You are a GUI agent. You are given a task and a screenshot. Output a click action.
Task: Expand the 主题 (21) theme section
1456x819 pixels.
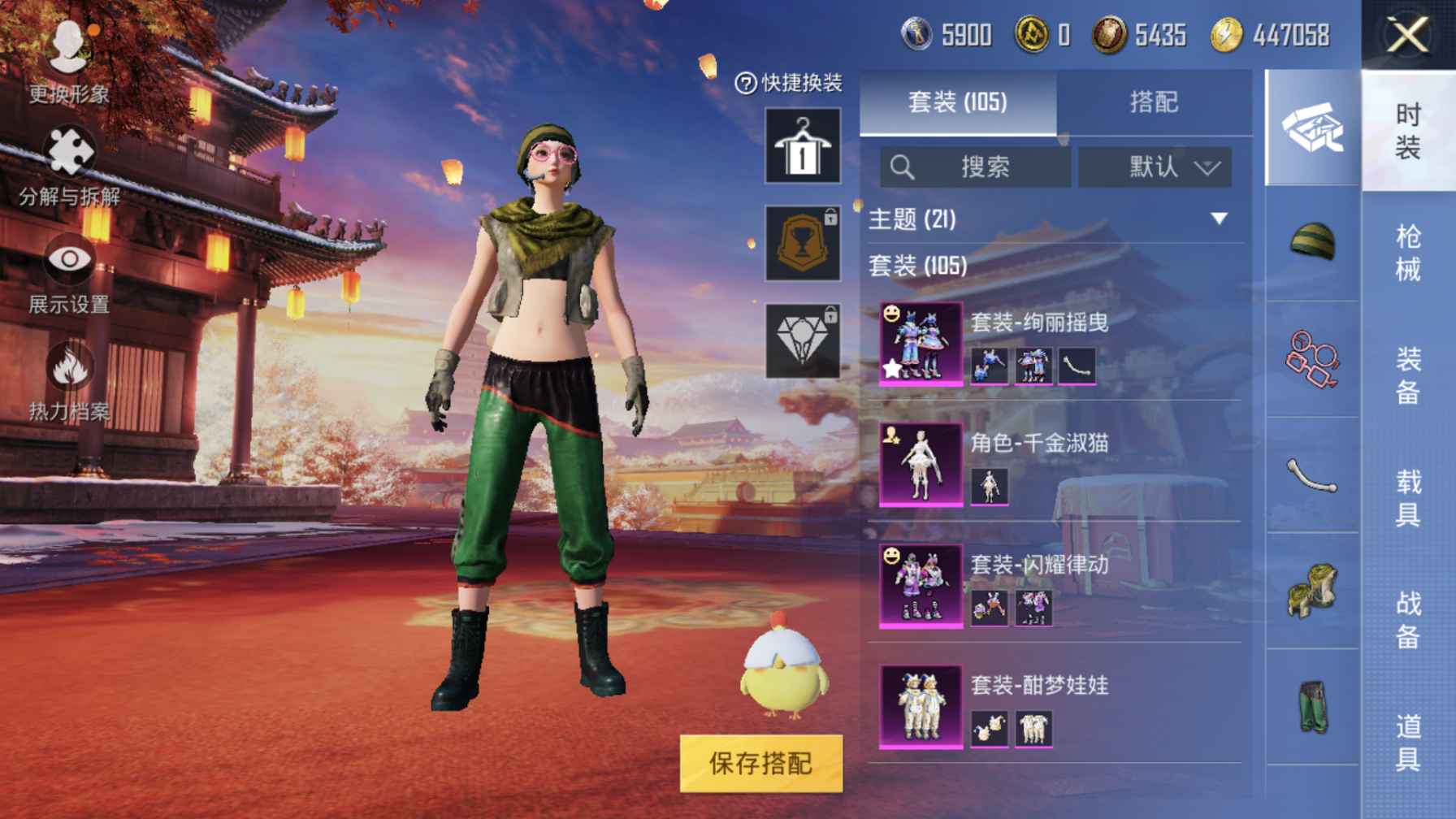tap(1218, 219)
